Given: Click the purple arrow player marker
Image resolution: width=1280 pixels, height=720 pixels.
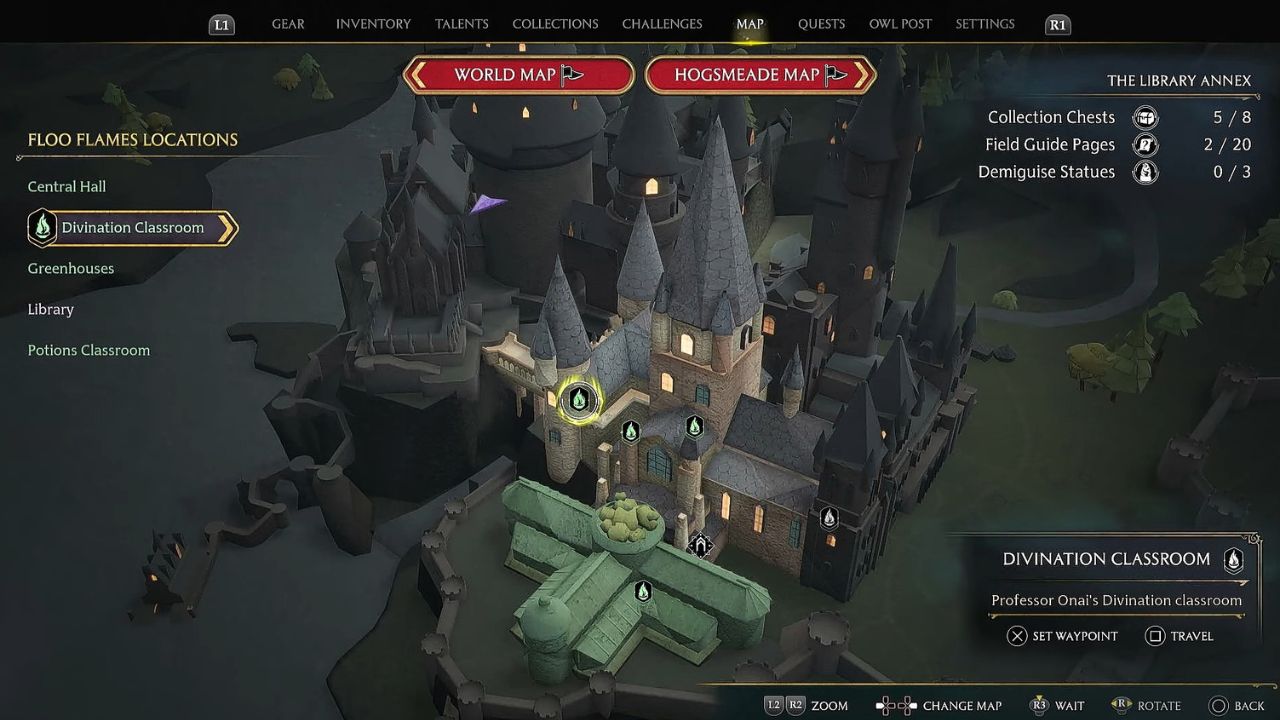Looking at the screenshot, I should click(x=488, y=203).
